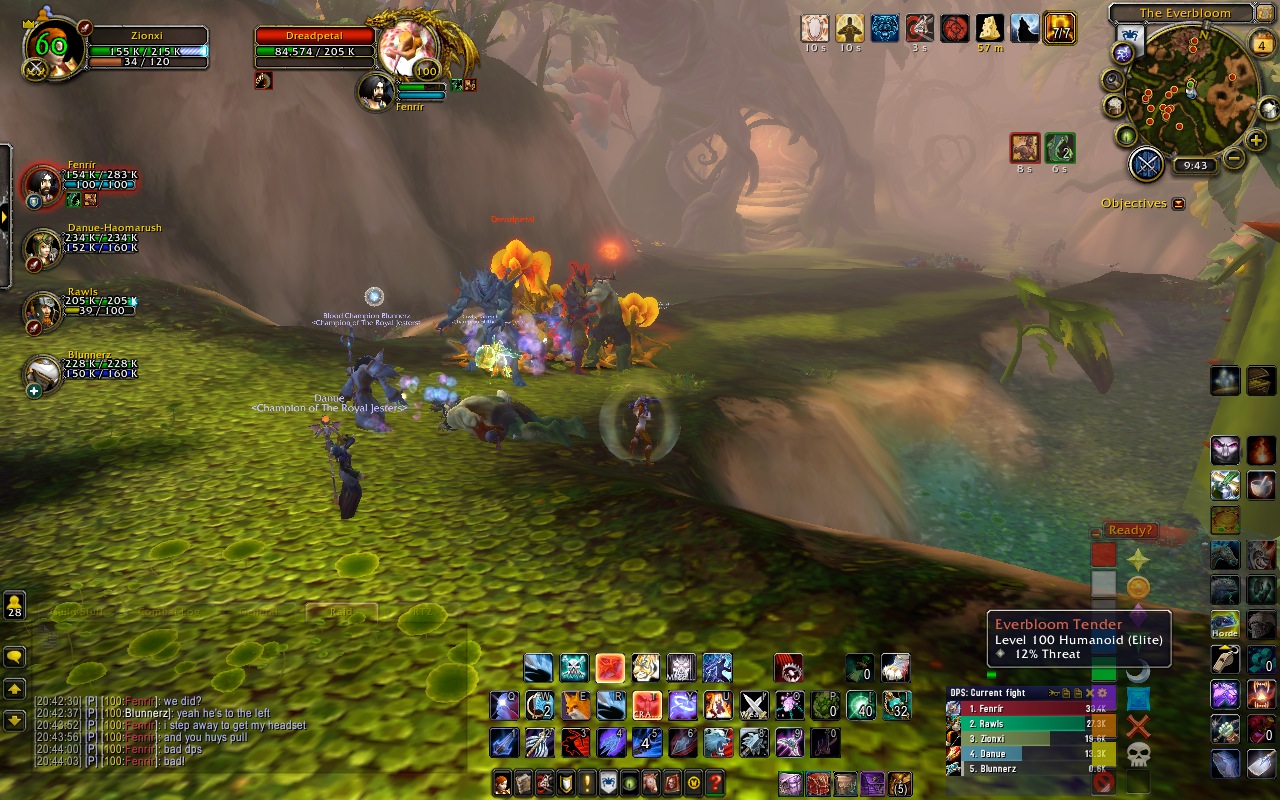Collapse the Objectives tracker
1280x800 pixels.
click(1178, 204)
